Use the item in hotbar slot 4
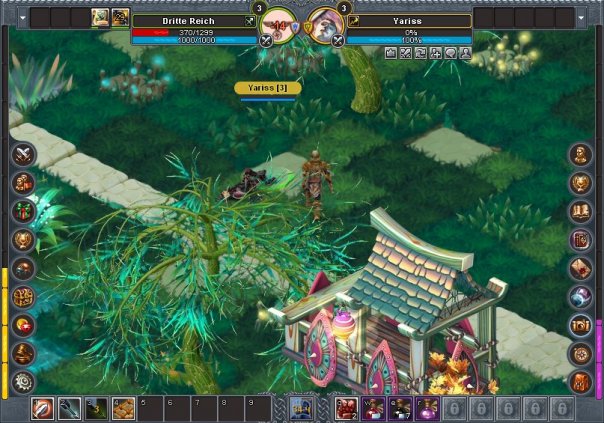 (124, 408)
